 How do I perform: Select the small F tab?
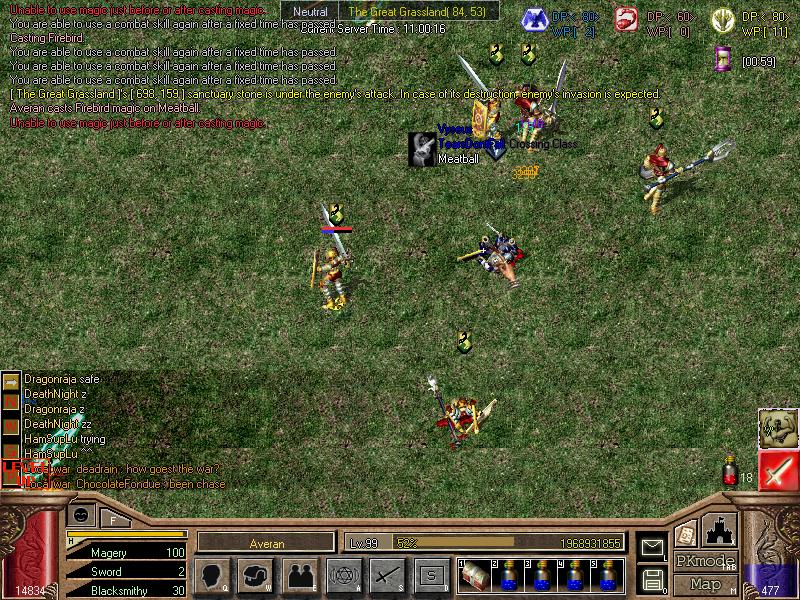tap(113, 520)
